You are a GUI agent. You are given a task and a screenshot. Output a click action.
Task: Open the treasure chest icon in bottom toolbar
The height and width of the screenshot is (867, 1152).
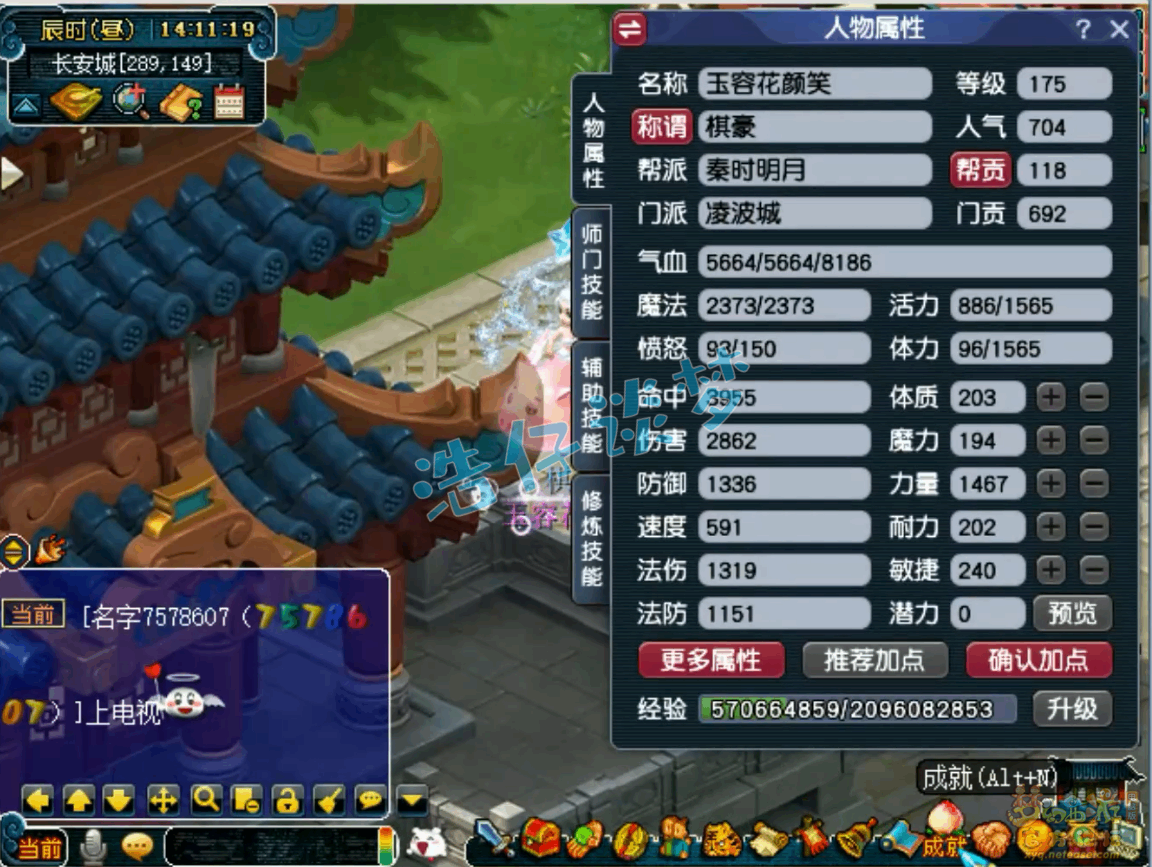point(541,836)
